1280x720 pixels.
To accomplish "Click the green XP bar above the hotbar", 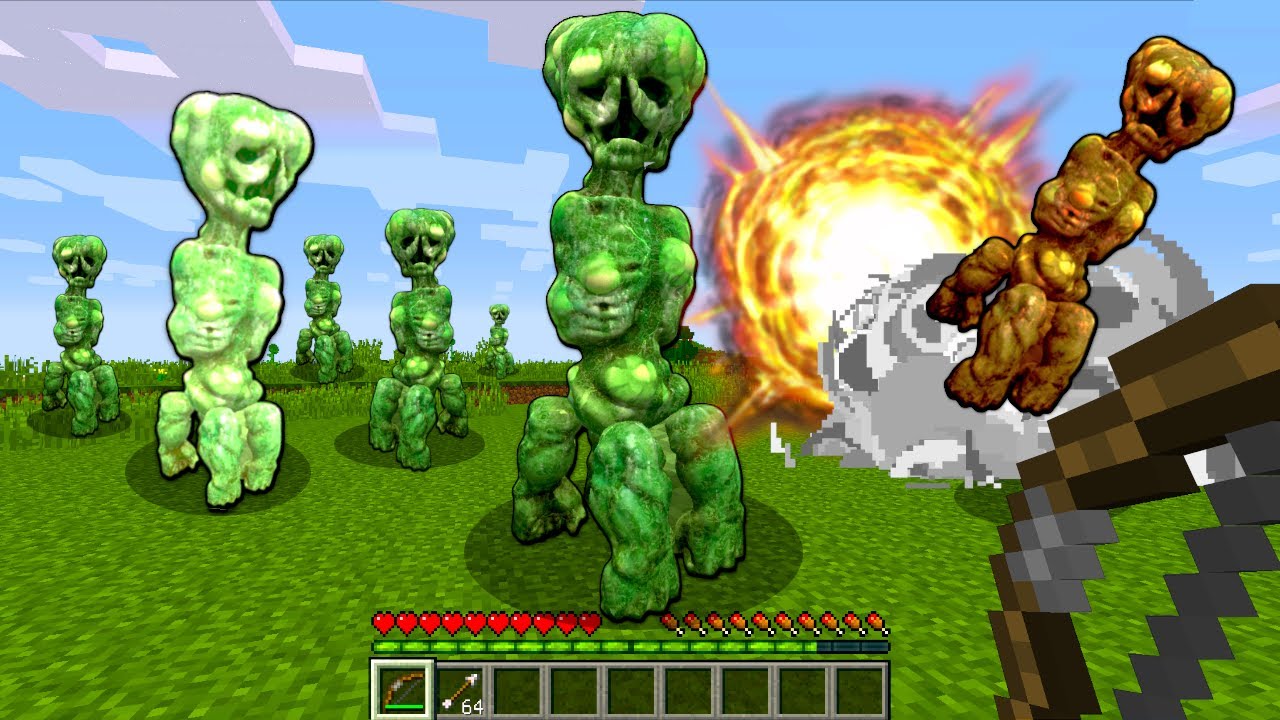I will click(x=600, y=650).
